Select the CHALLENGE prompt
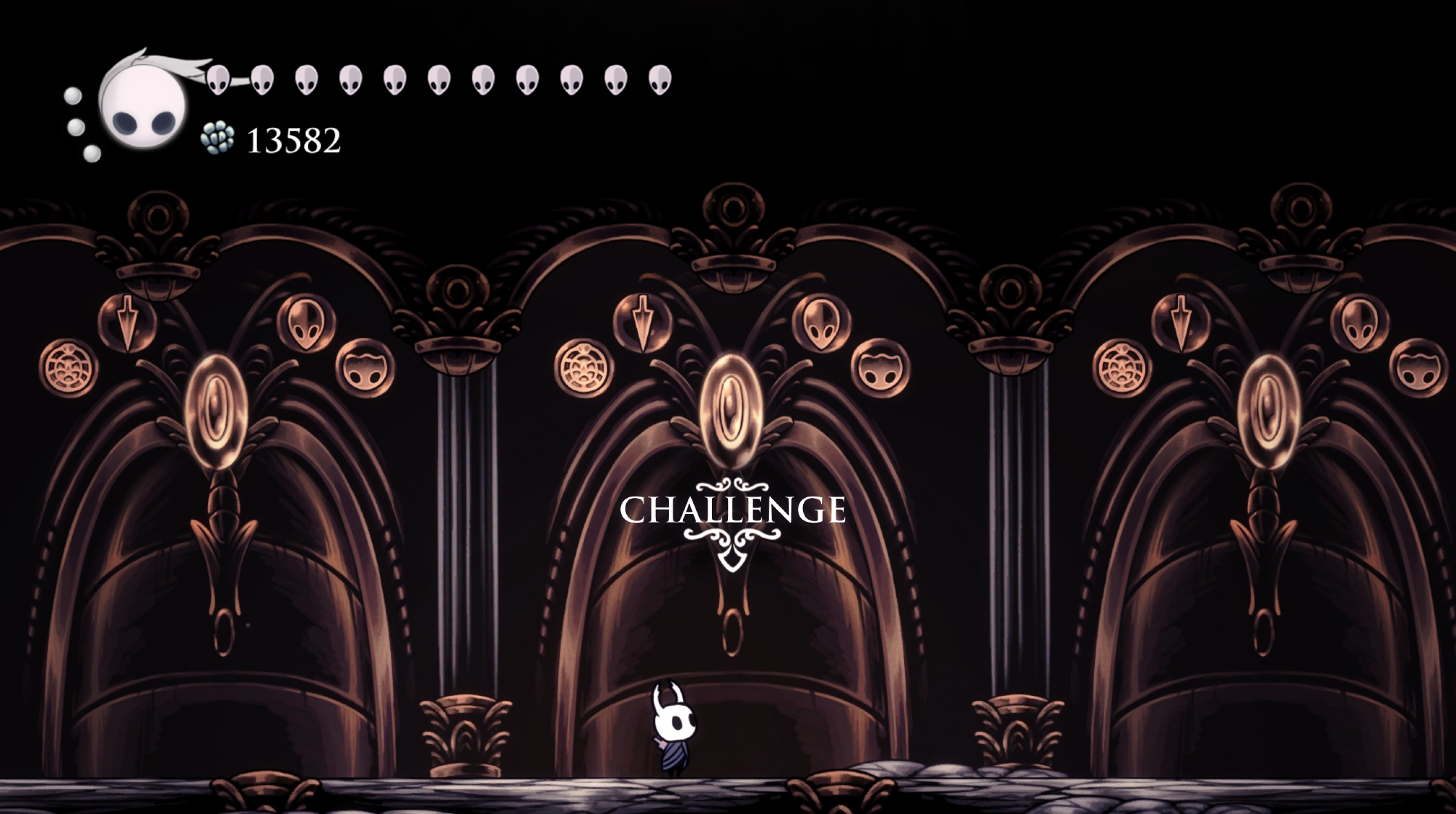 click(x=732, y=510)
